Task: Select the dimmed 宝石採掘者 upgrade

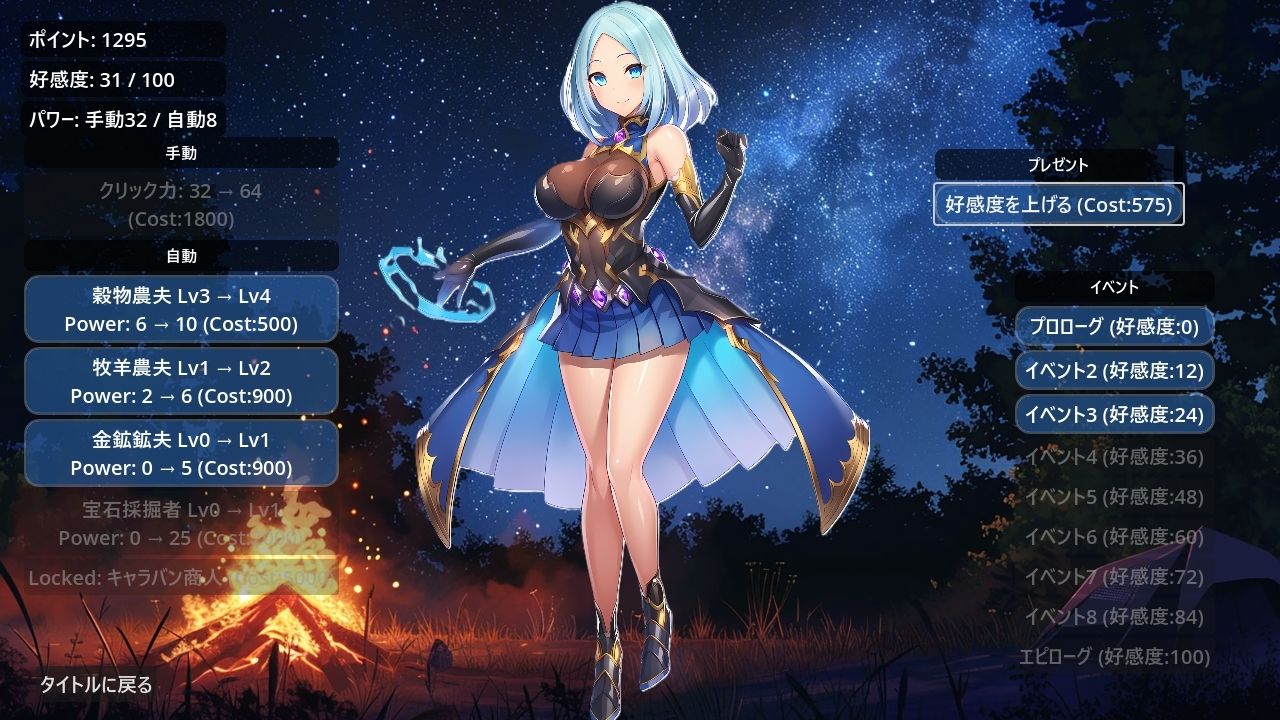Action: point(181,524)
